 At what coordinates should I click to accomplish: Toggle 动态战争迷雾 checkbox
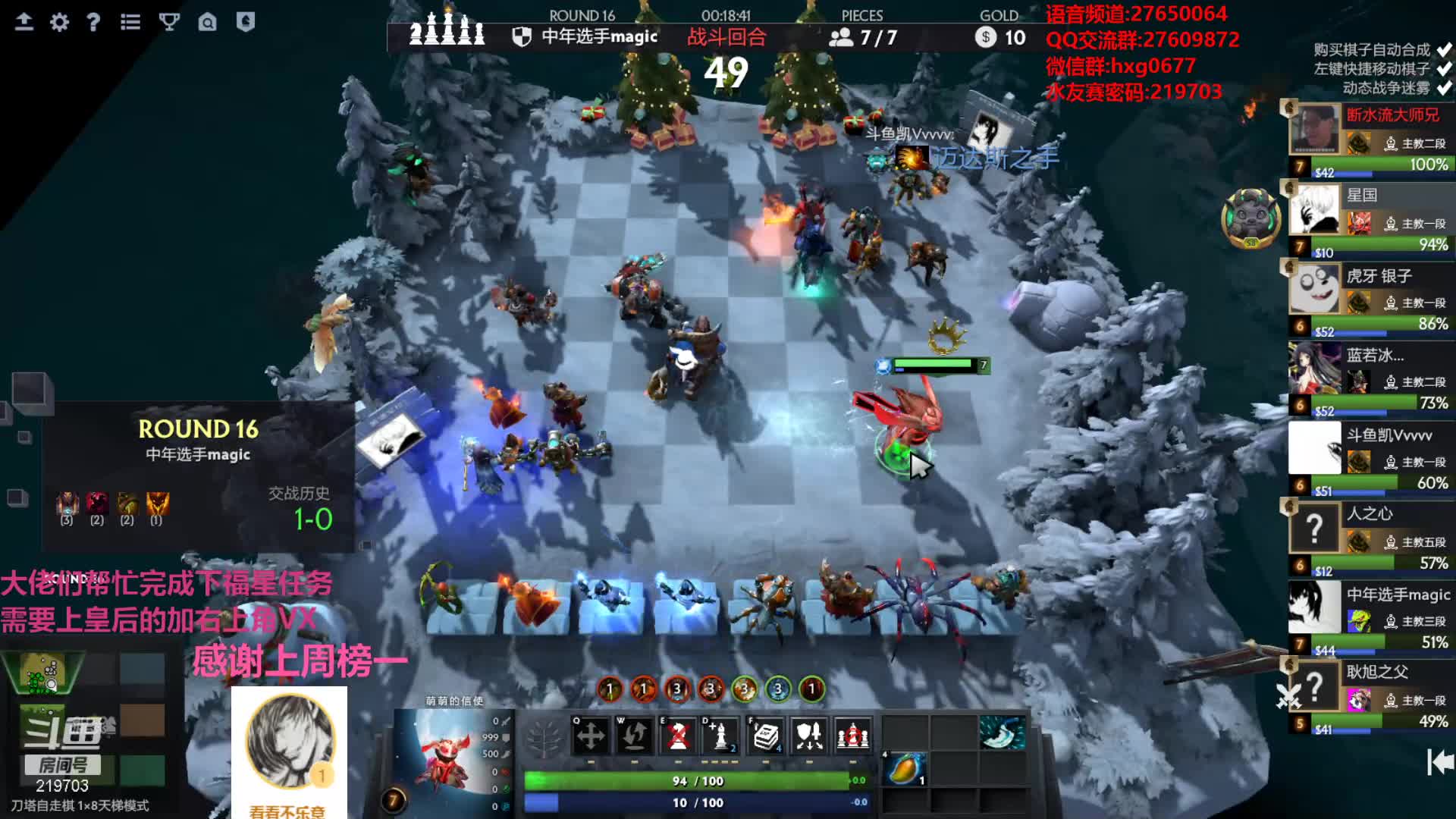[1444, 88]
